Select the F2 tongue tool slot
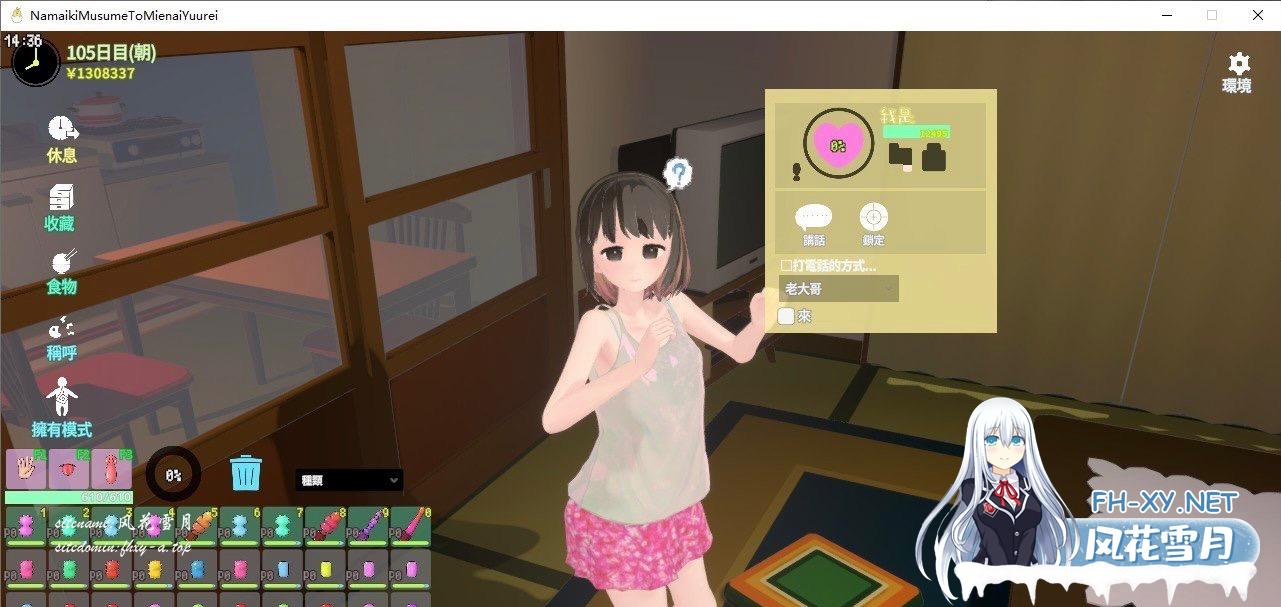This screenshot has height=607, width=1281. pyautogui.click(x=68, y=469)
